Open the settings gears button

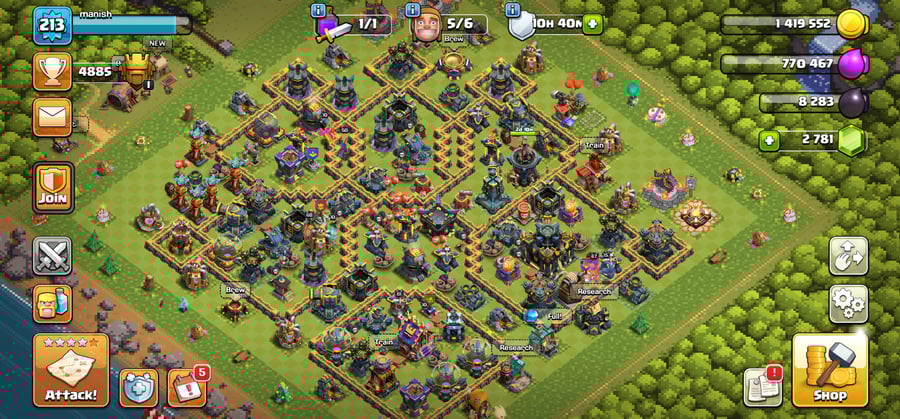pyautogui.click(x=847, y=301)
